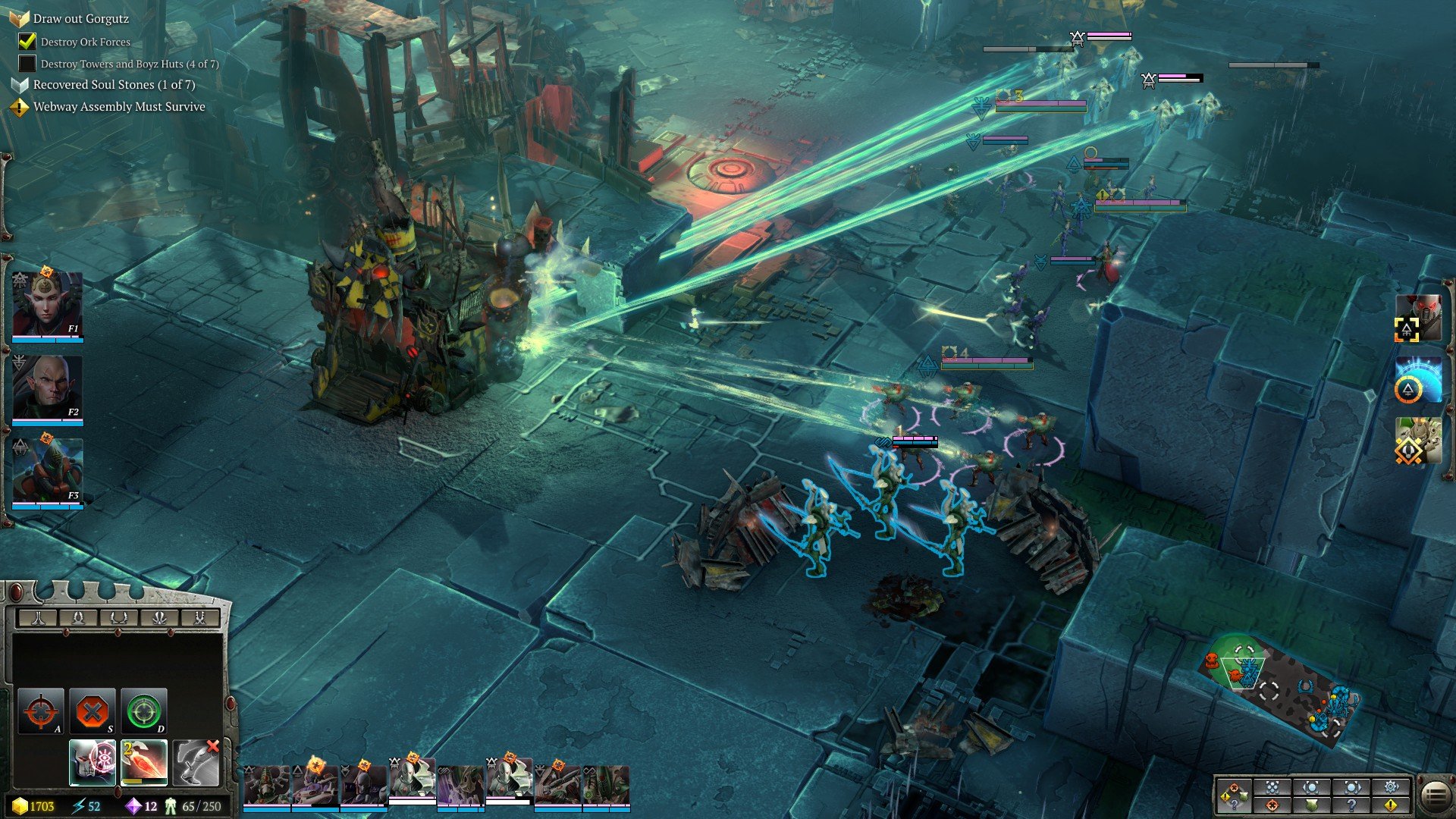Click the bone-colored construct unit portrait

pos(1418,441)
